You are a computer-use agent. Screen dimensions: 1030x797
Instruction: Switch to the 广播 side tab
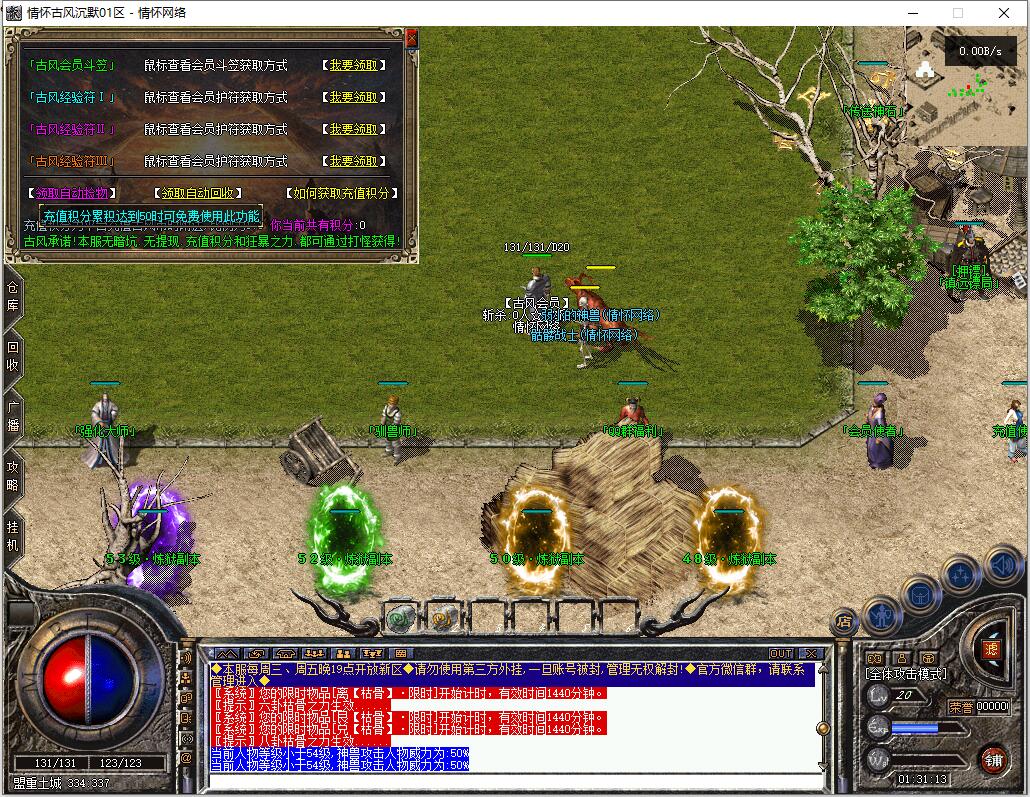point(13,417)
